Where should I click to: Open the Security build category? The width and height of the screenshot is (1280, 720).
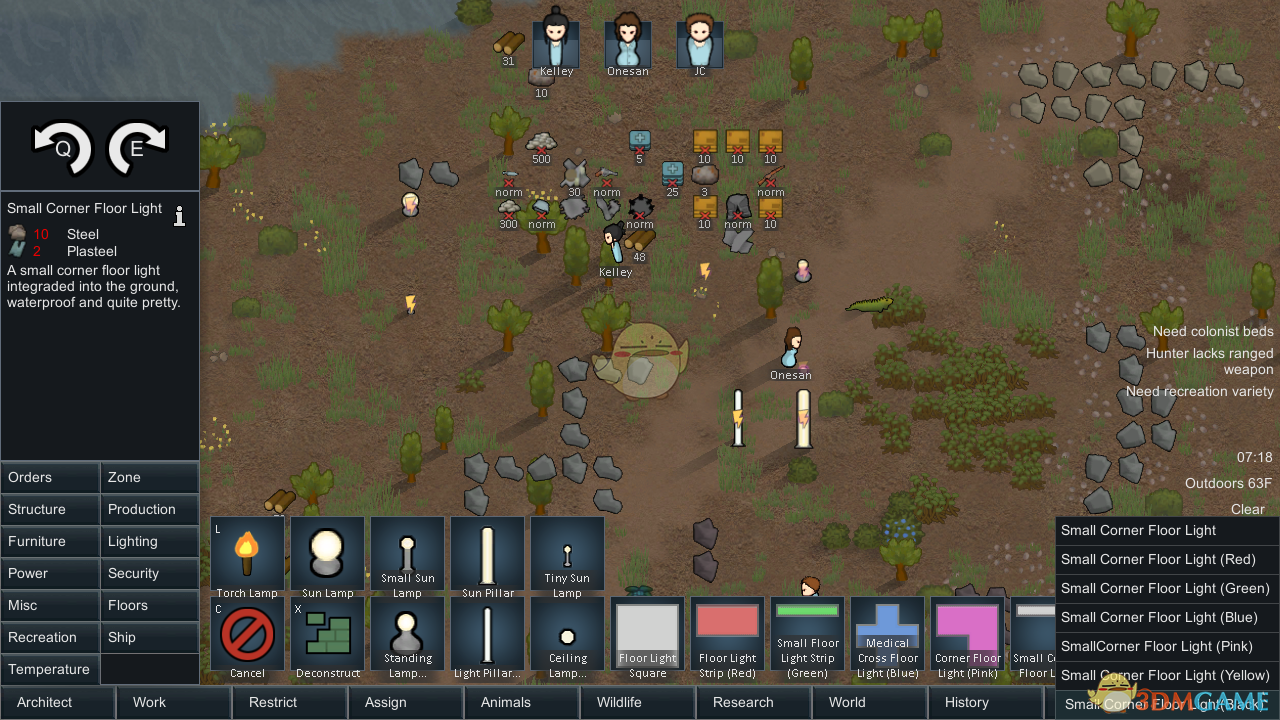(150, 573)
